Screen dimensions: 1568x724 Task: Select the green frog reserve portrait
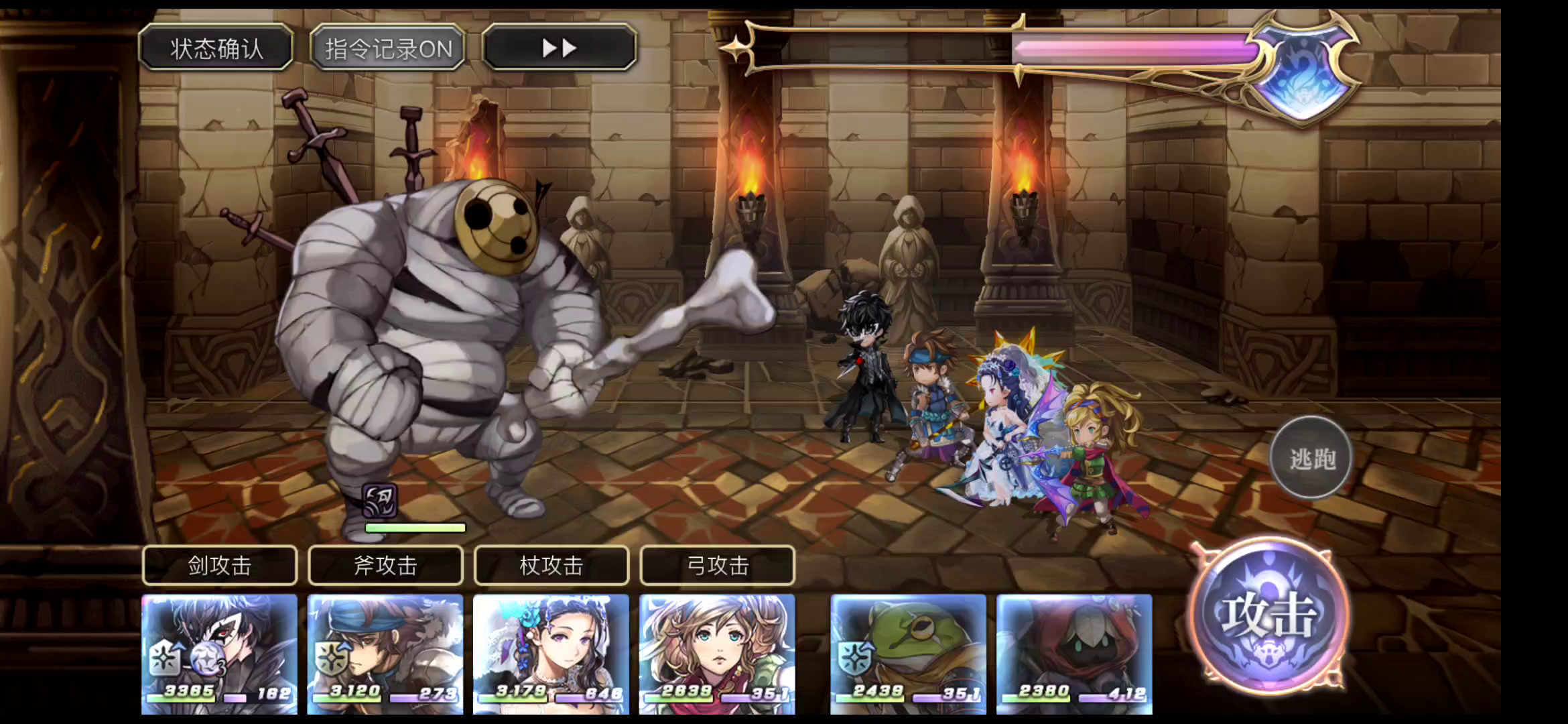pos(908,654)
